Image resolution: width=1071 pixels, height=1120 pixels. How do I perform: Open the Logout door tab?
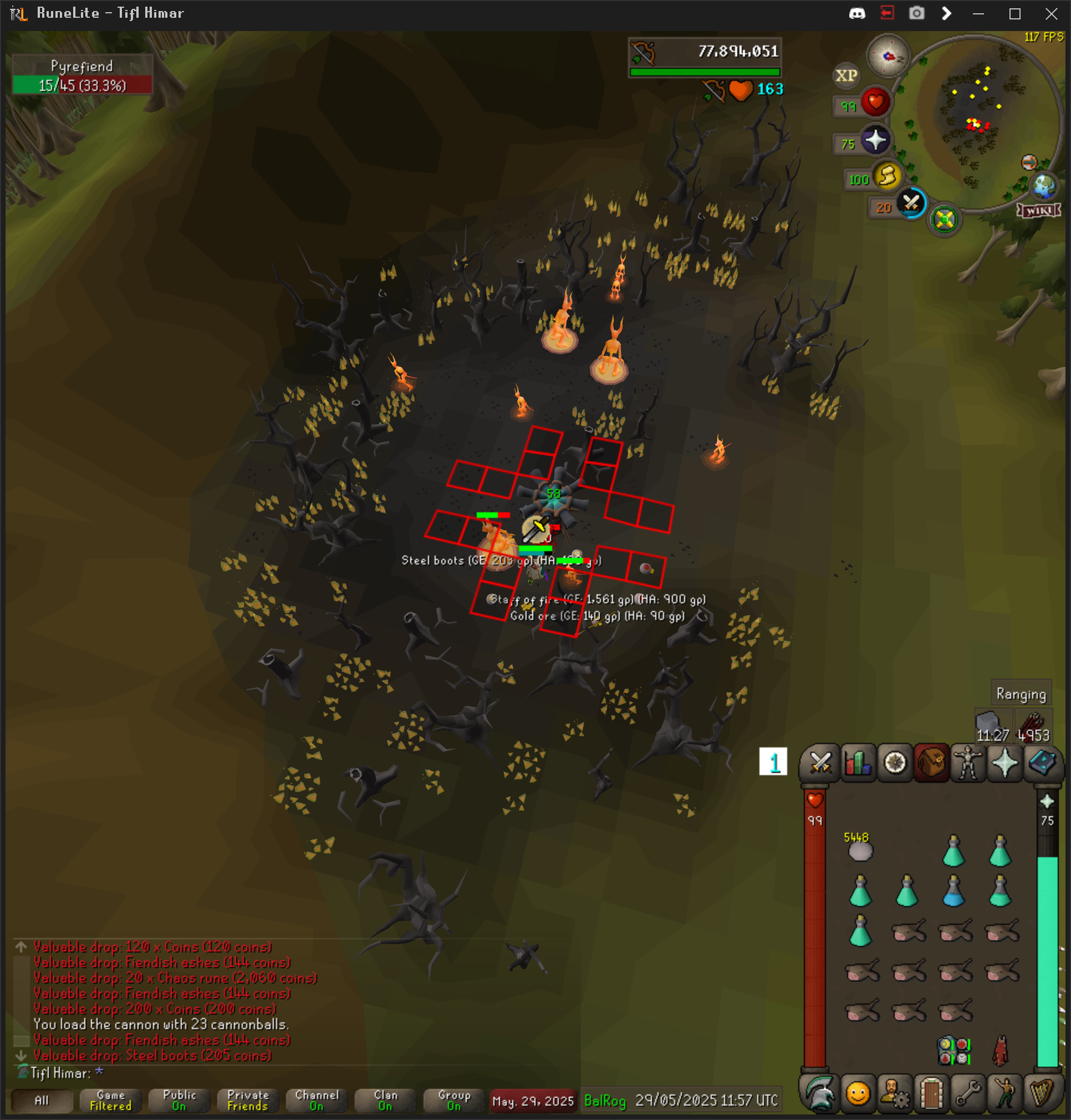click(931, 1093)
